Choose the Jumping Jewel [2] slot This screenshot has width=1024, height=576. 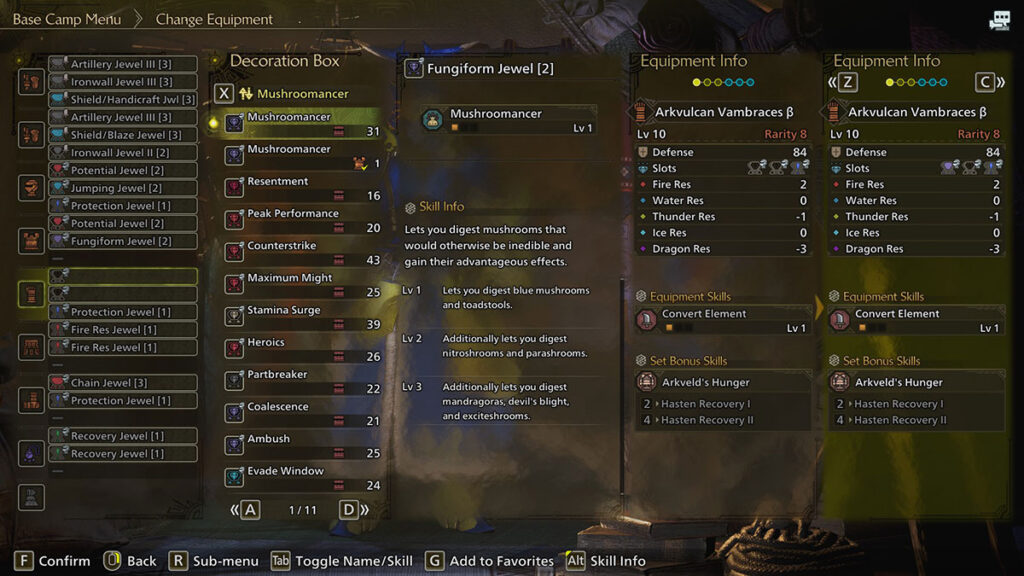pos(122,188)
